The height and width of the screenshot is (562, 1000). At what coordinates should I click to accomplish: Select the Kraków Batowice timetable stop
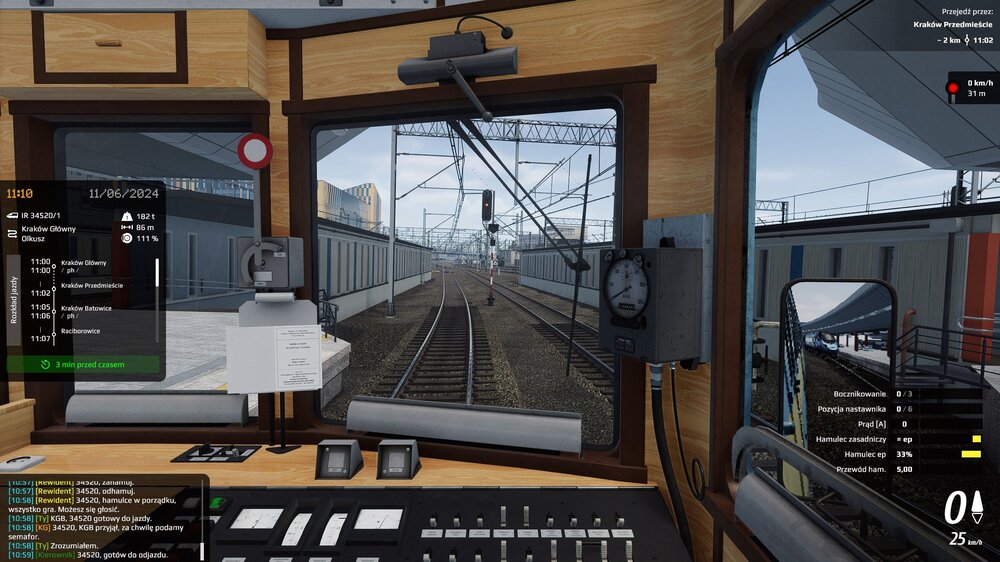tap(86, 308)
